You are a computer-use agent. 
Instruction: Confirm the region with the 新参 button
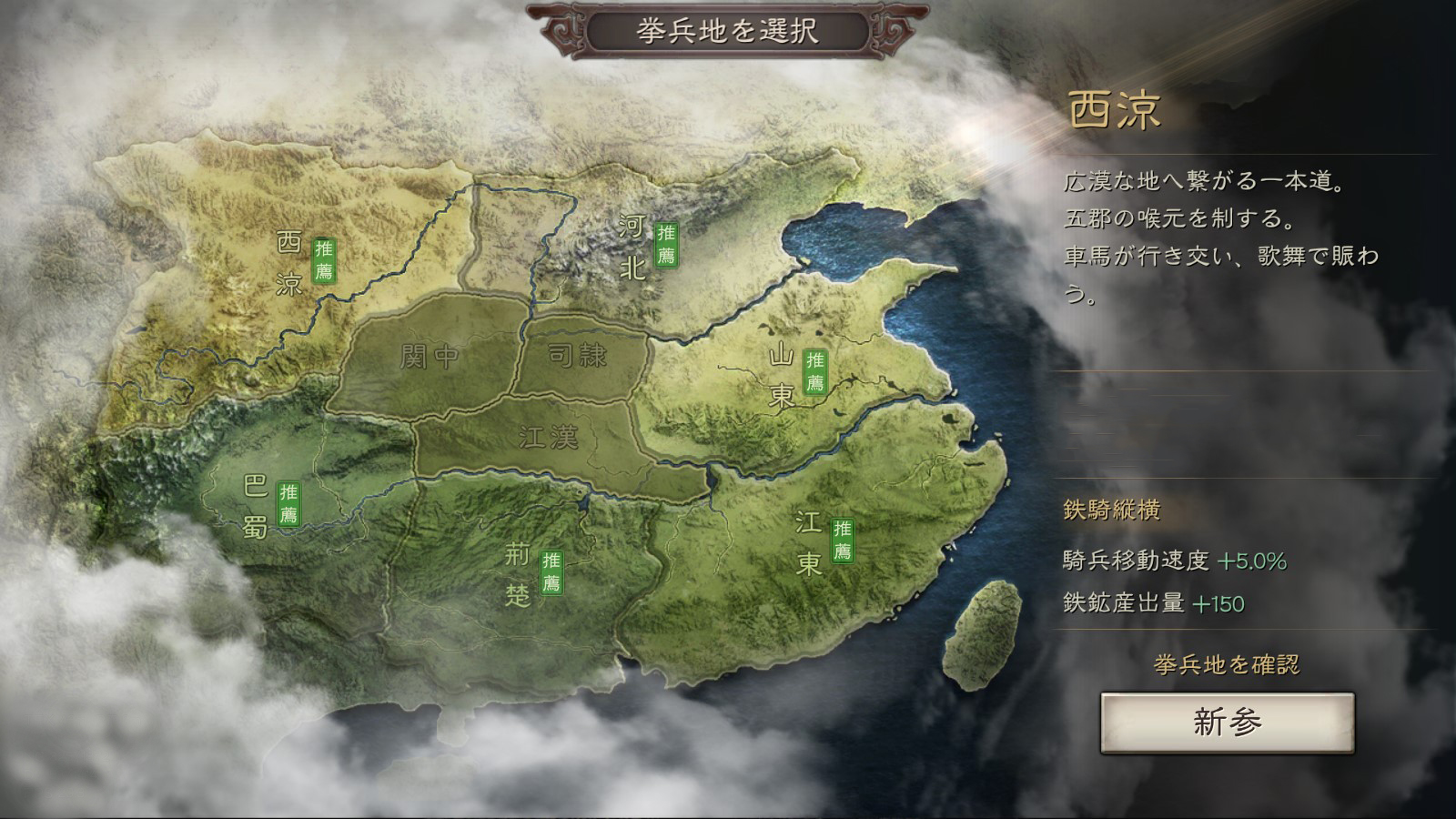coord(1227,723)
